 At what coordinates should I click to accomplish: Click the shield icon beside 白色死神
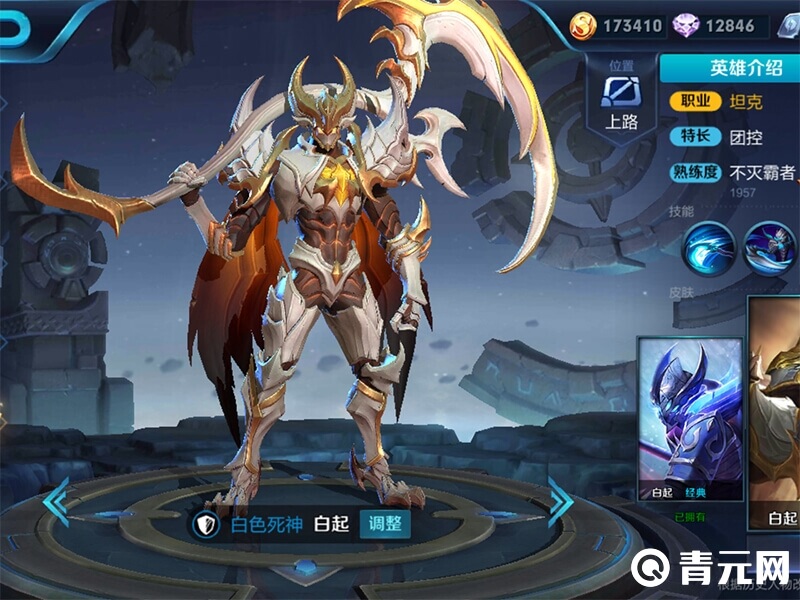click(204, 523)
